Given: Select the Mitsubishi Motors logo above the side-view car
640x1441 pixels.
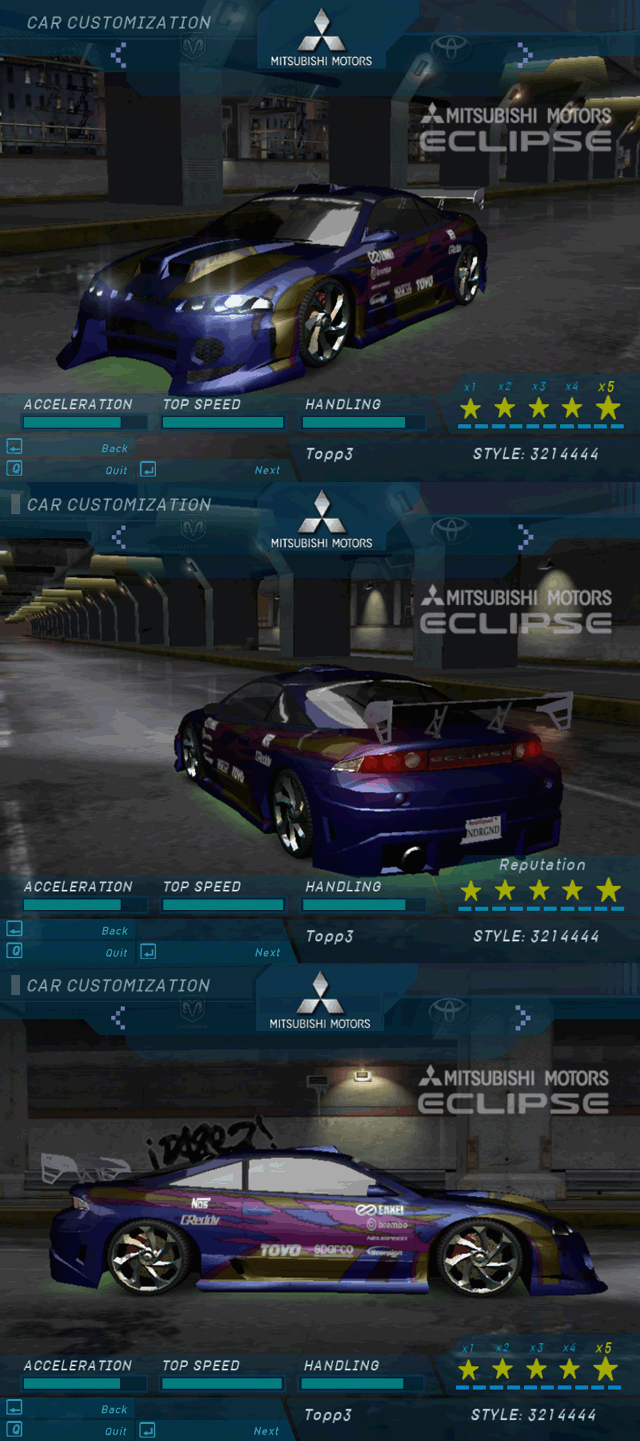Looking at the screenshot, I should 320,1002.
